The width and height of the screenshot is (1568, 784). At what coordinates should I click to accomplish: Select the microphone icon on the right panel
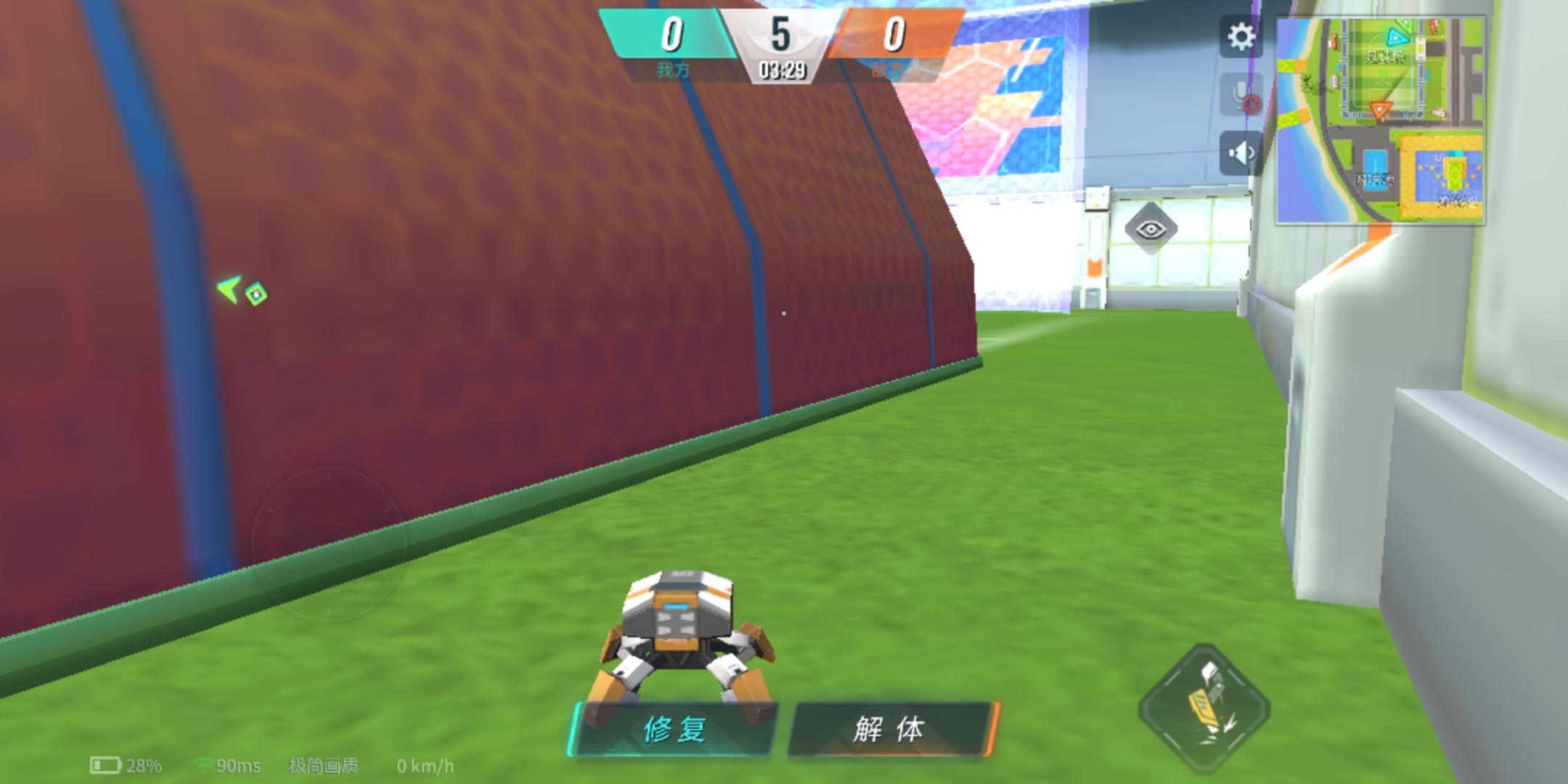(1242, 94)
